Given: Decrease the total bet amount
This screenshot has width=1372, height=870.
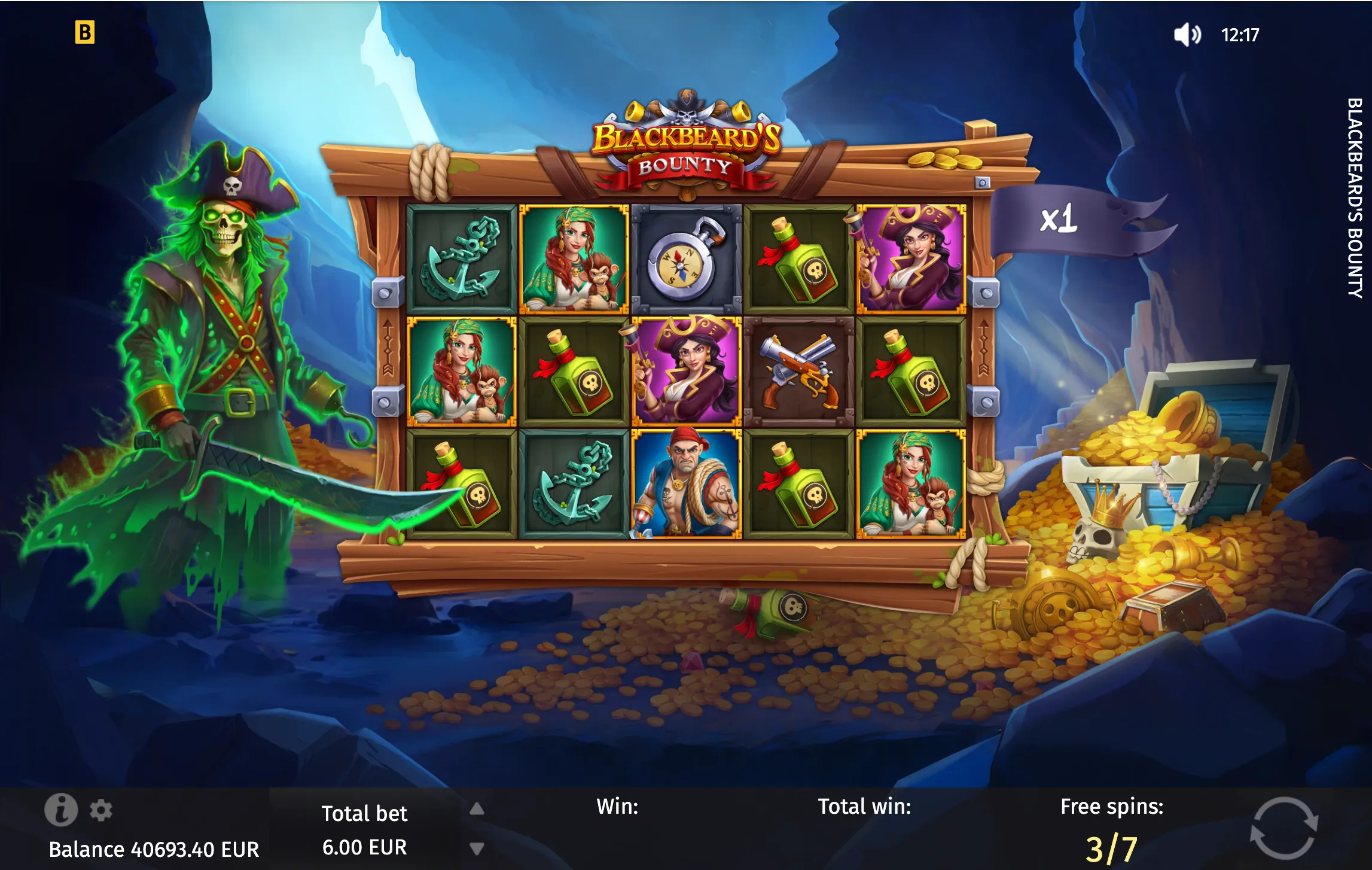Looking at the screenshot, I should pyautogui.click(x=477, y=848).
